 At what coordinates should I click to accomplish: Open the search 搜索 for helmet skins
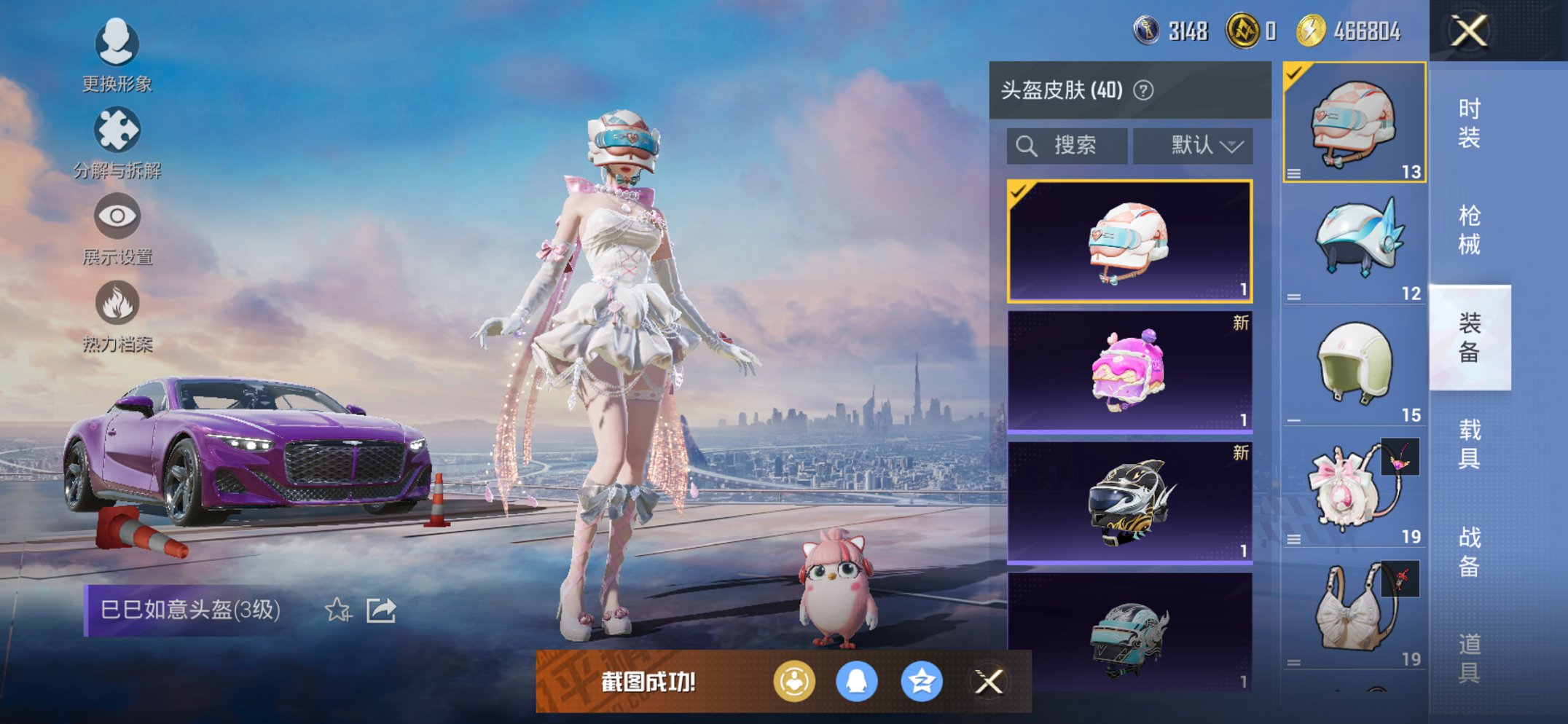[x=1067, y=144]
